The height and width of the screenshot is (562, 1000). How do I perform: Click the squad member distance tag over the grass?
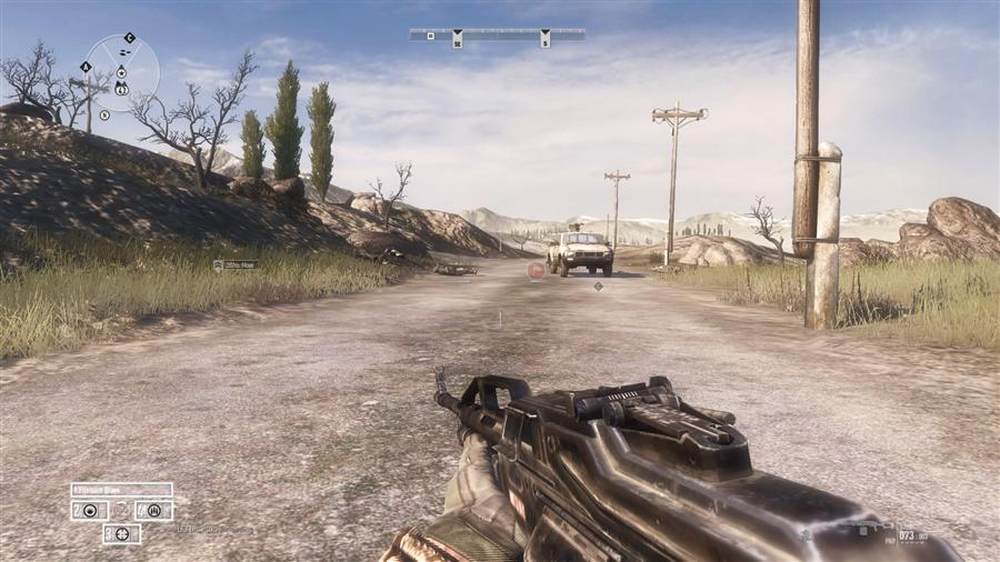tap(235, 265)
